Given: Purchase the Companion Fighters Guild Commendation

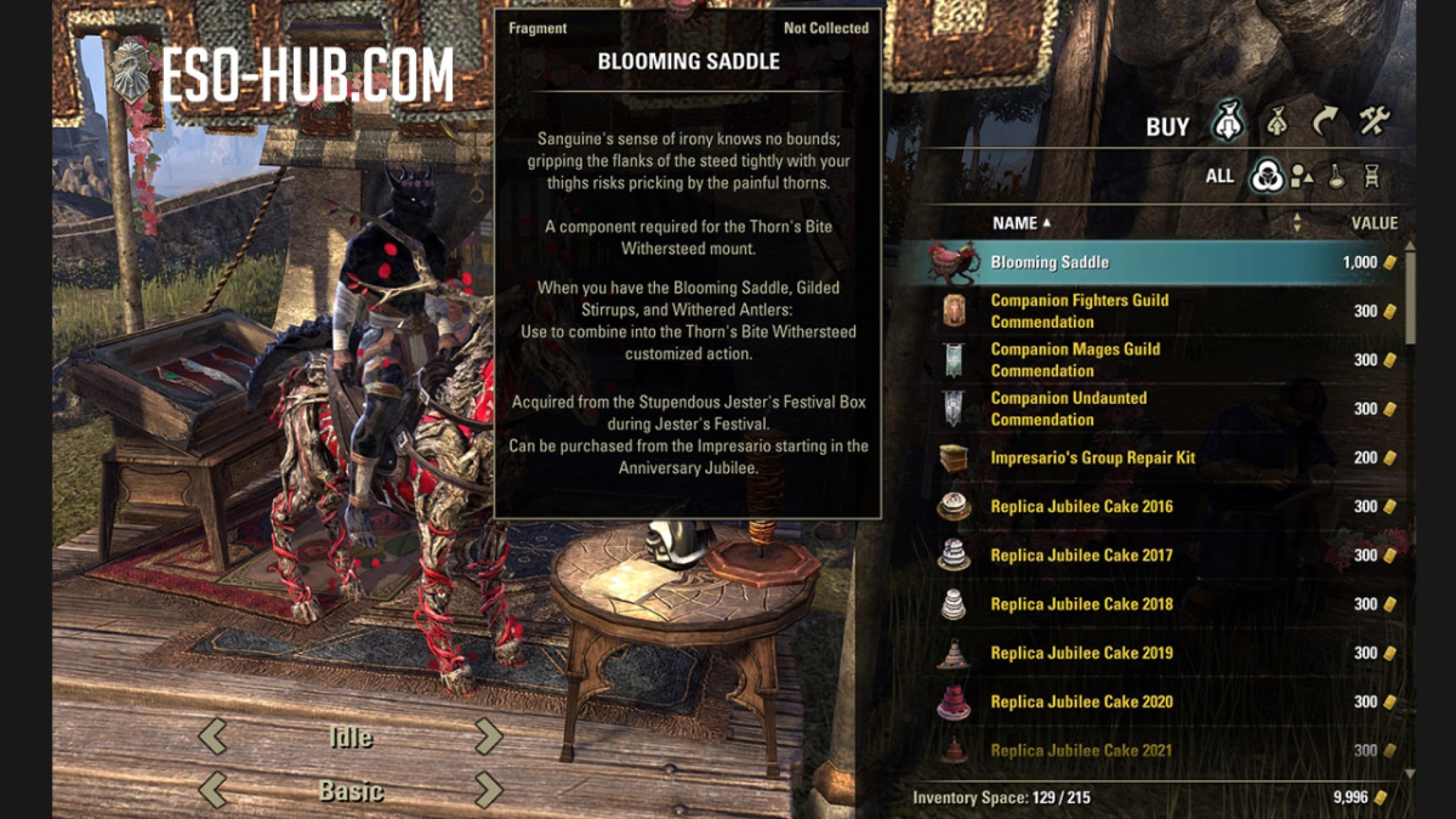Looking at the screenshot, I should pos(1081,311).
